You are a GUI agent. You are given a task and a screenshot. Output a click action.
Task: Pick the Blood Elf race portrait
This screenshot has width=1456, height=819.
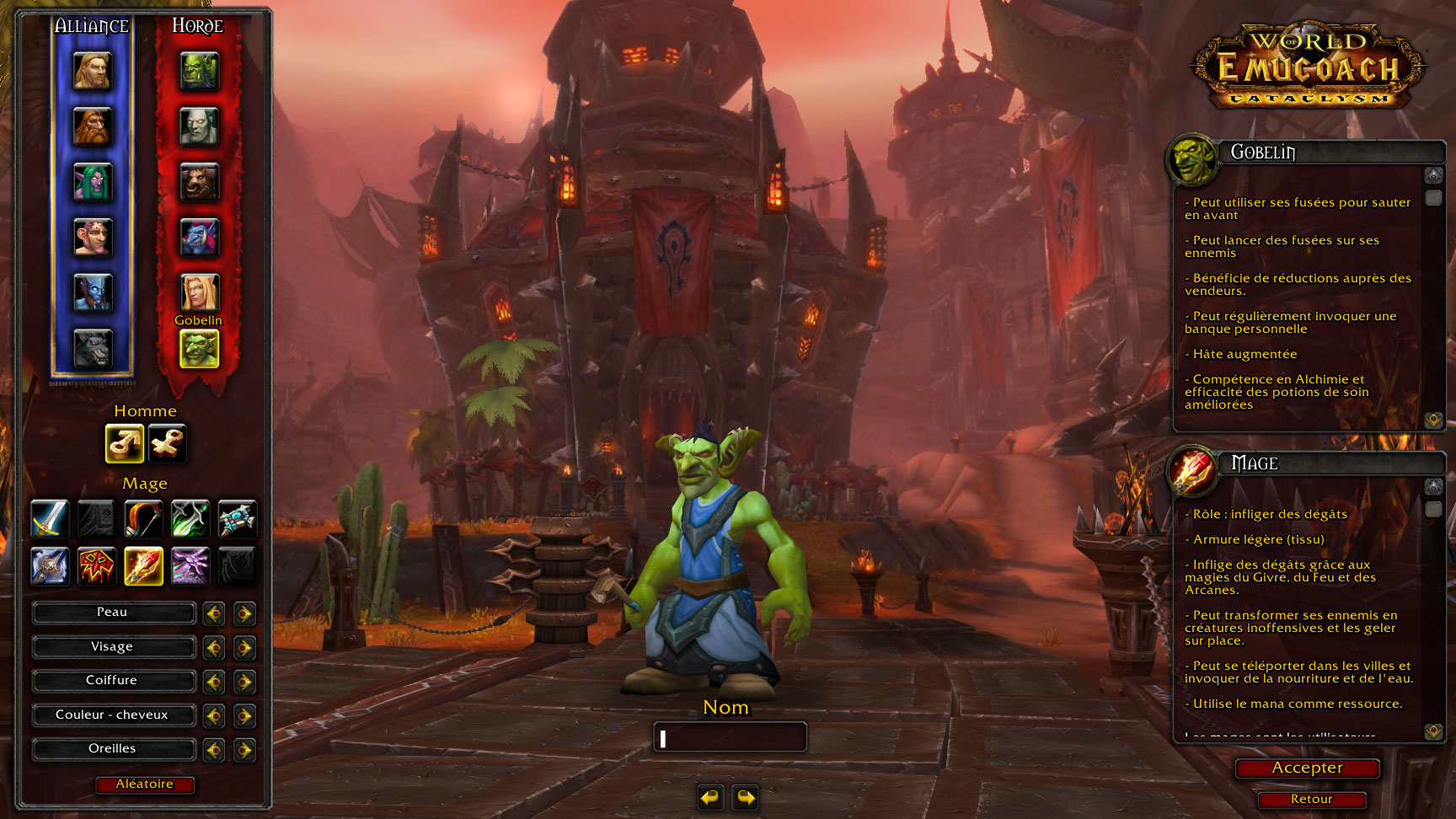199,292
